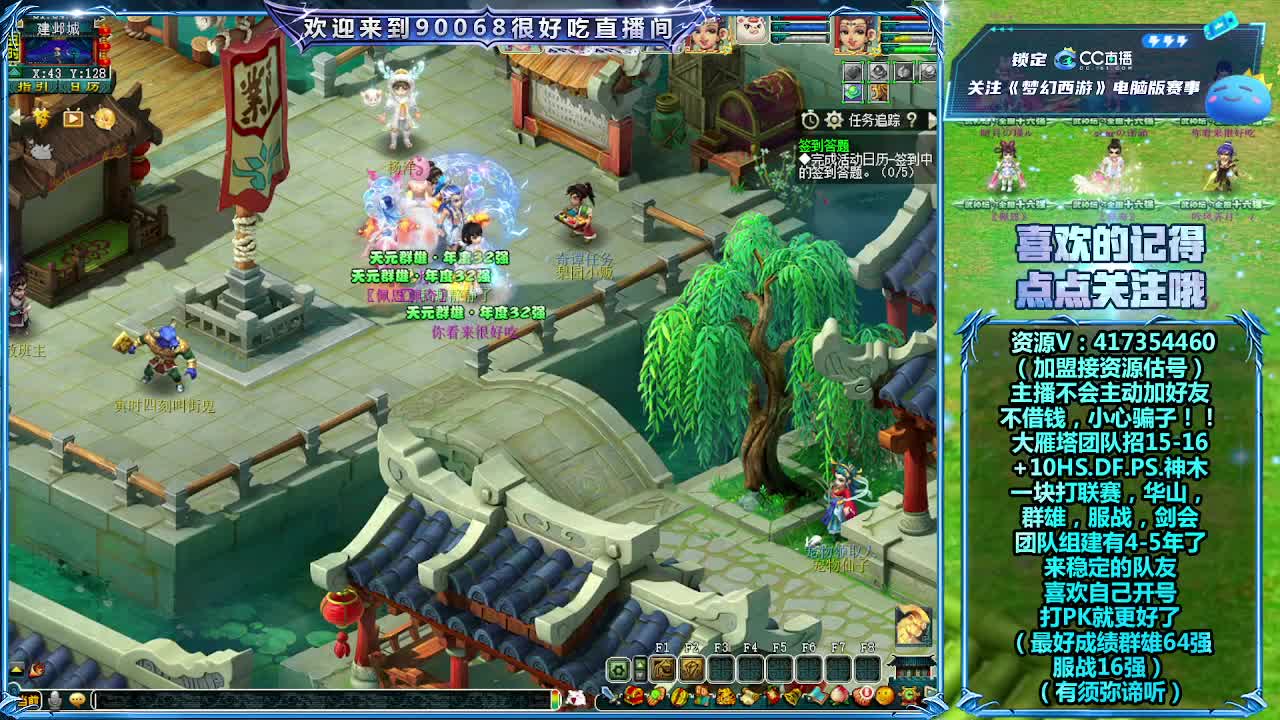This screenshot has height=720, width=1280.
Task: Switch to the 指引 guide tab
Action: coord(31,86)
